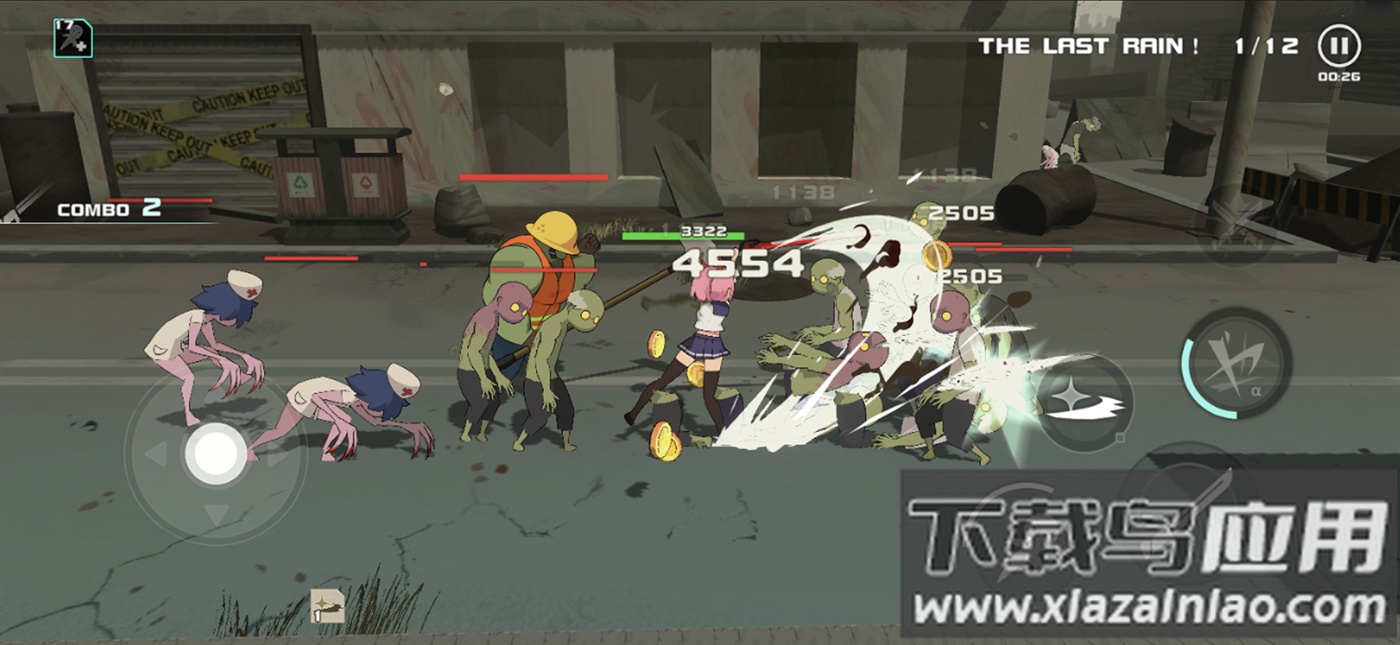Select the teal-bordered character icon showing 17
The height and width of the screenshot is (645, 1400).
[73, 38]
